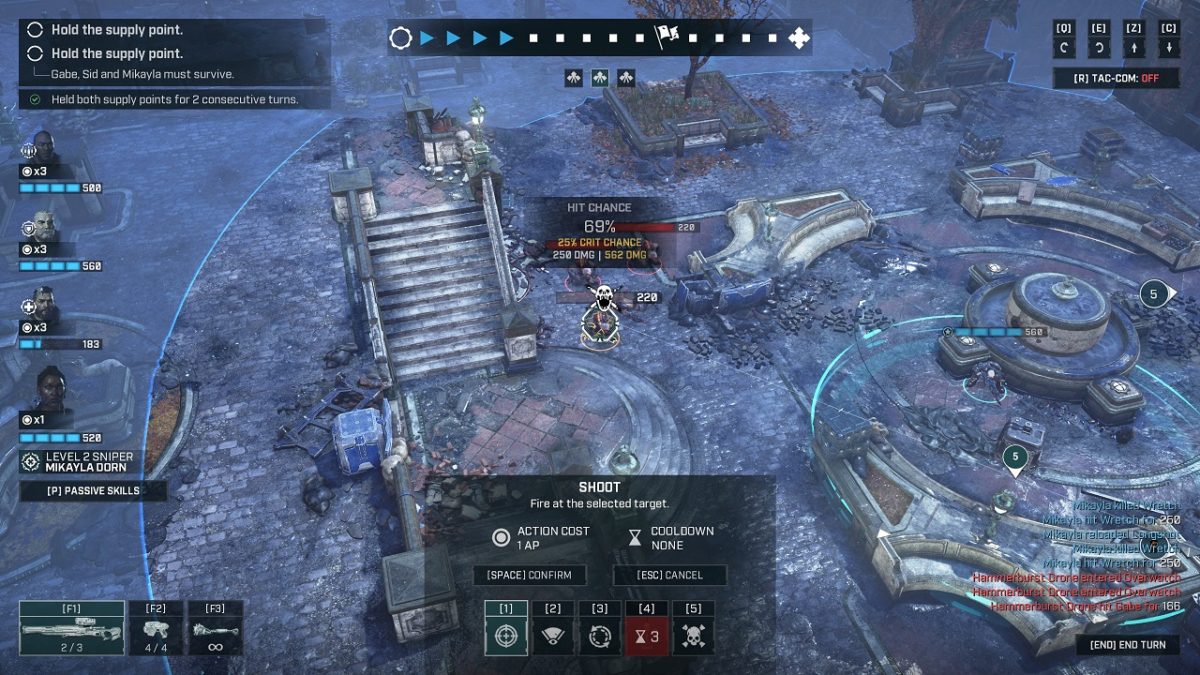Image resolution: width=1200 pixels, height=675 pixels.
Task: Cancel the Shoot action
Action: 670,575
